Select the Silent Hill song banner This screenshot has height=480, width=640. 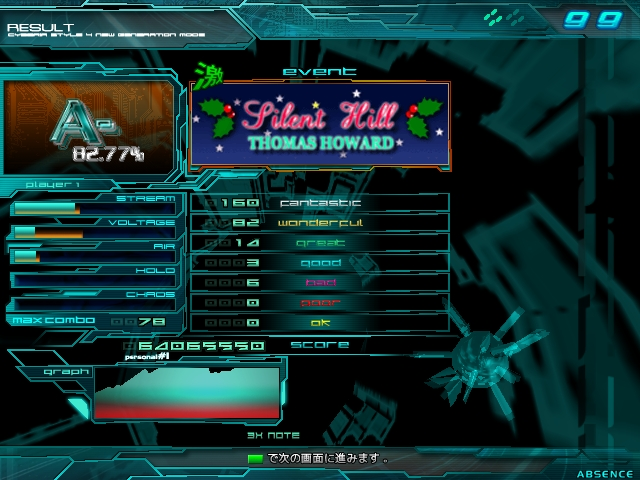tap(319, 124)
